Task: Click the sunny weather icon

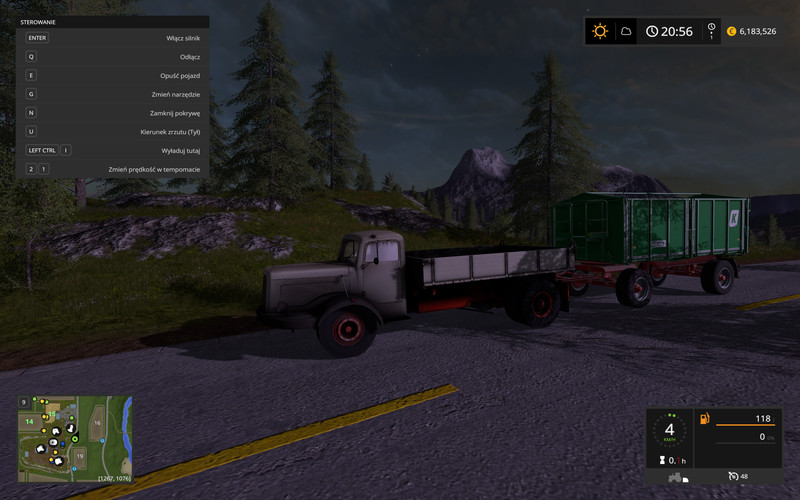Action: coord(599,31)
